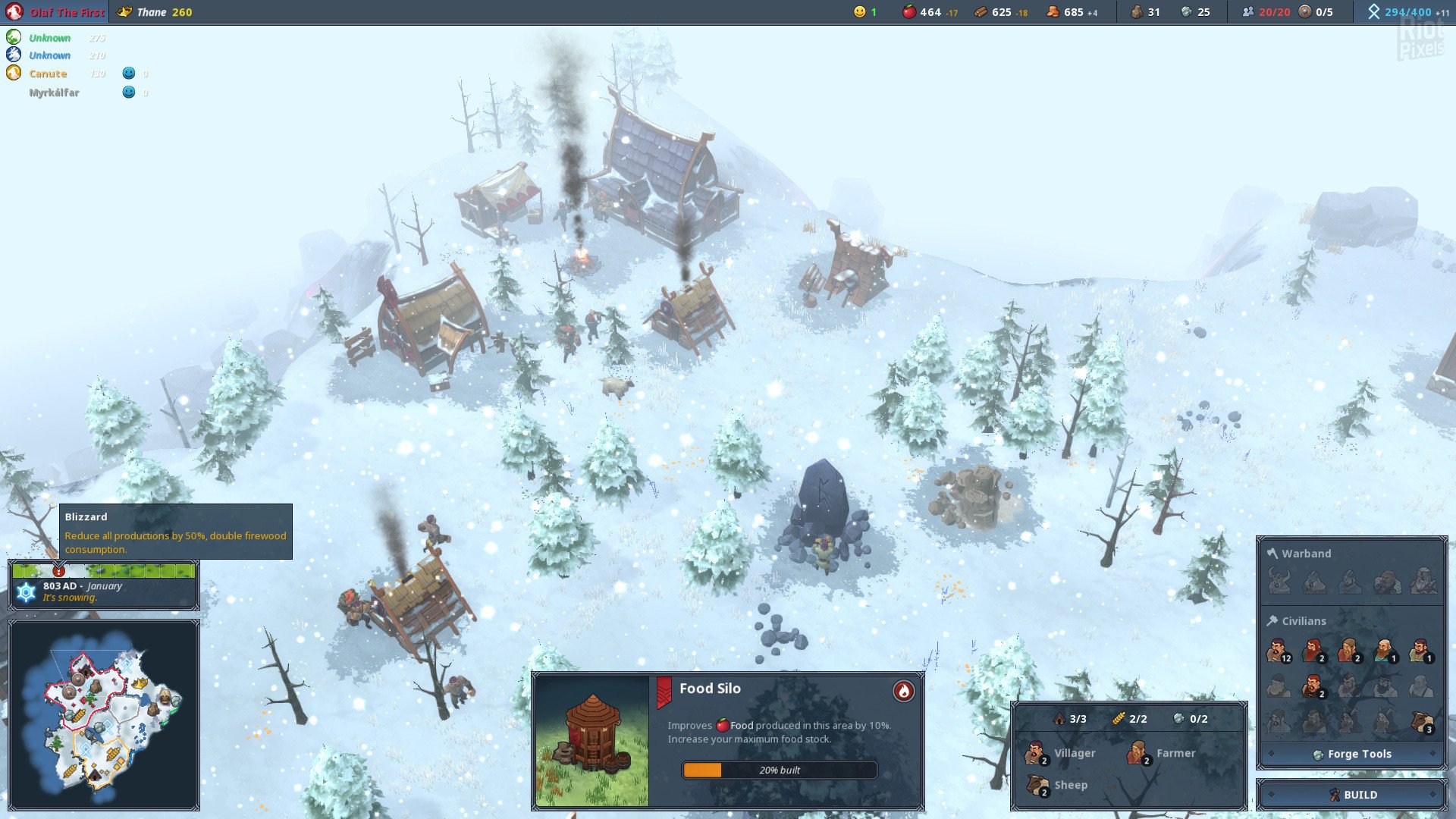
Task: Select the Villager civilians icon showing 12
Action: pyautogui.click(x=1279, y=651)
